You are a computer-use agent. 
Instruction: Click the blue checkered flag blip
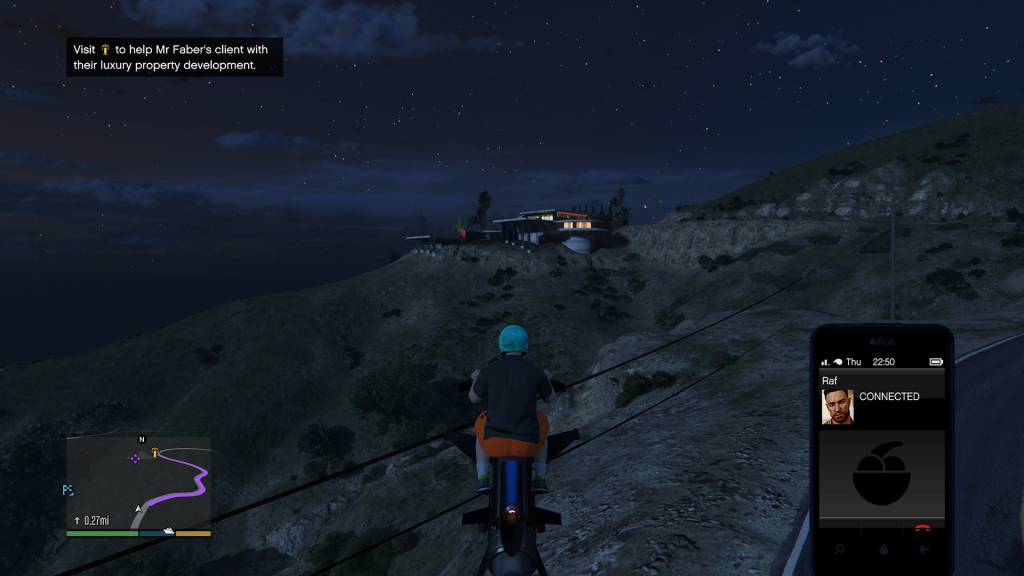tap(68, 490)
